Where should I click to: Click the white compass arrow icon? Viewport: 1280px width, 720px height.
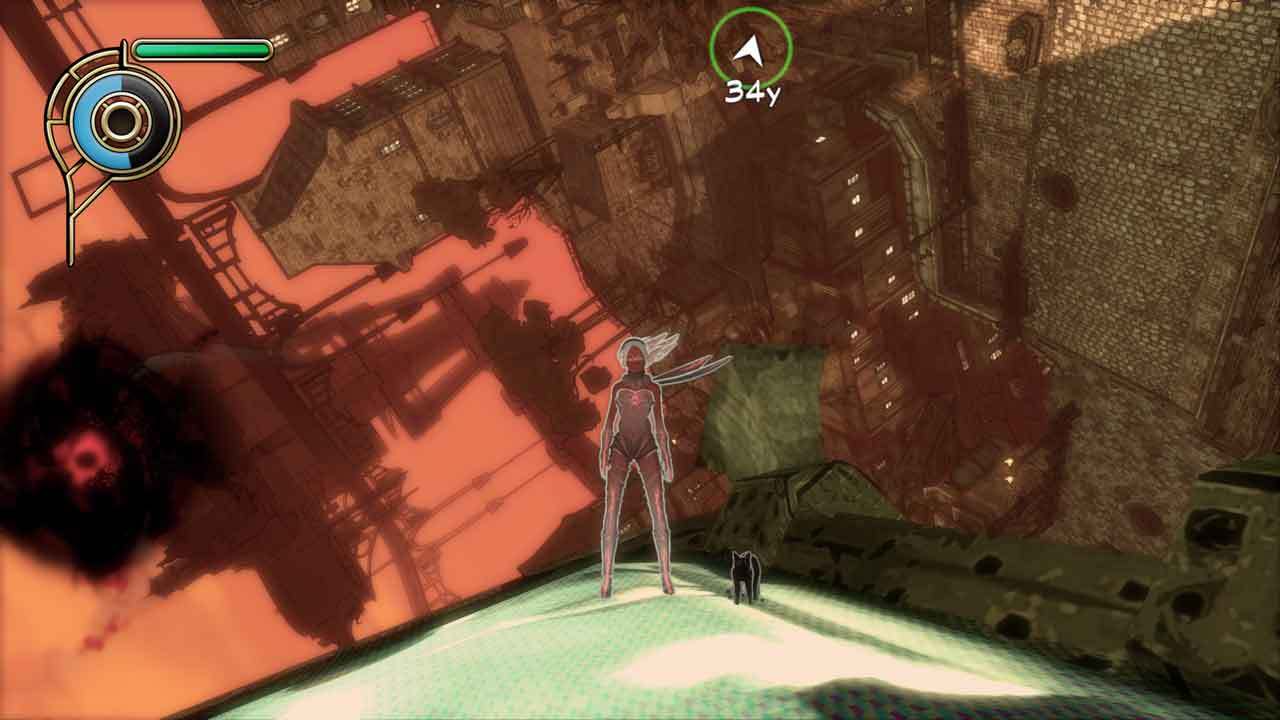pyautogui.click(x=748, y=48)
